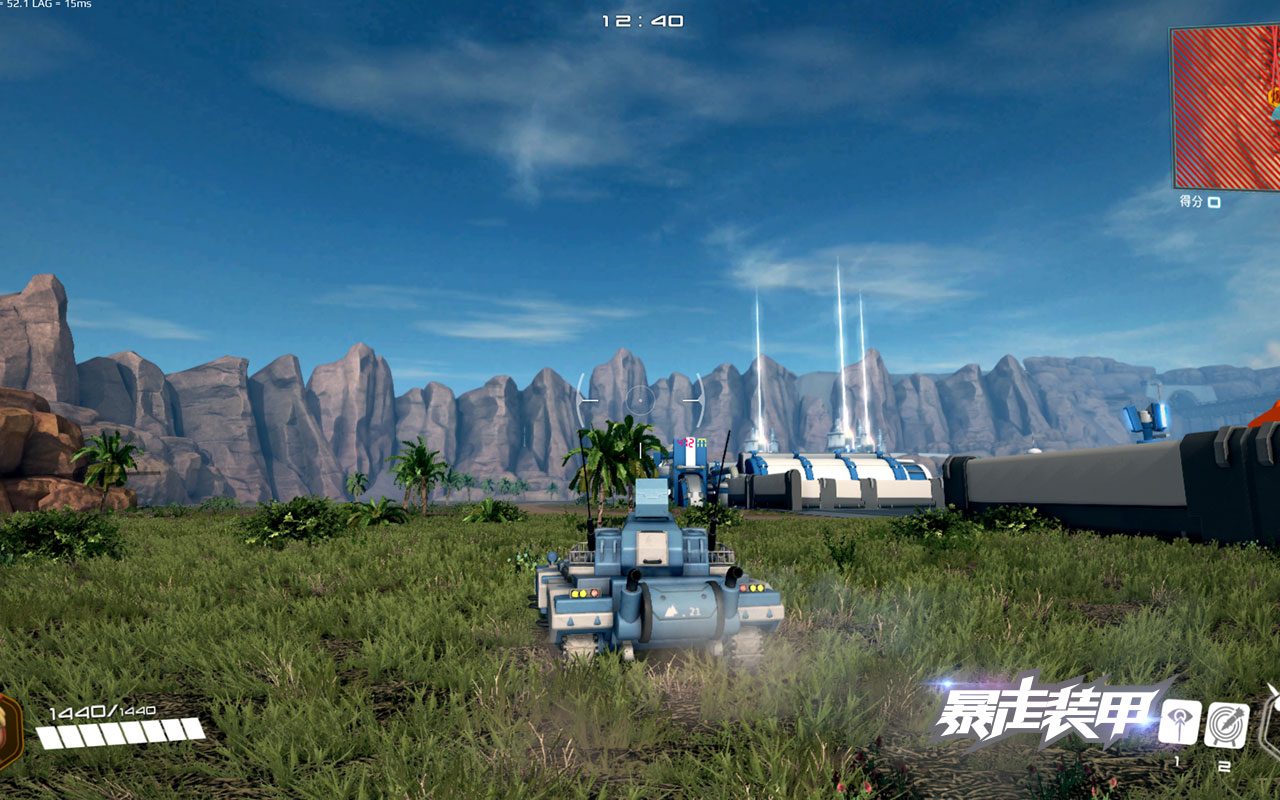The height and width of the screenshot is (800, 1280).
Task: Click the red striped minimap
Action: [1226, 107]
